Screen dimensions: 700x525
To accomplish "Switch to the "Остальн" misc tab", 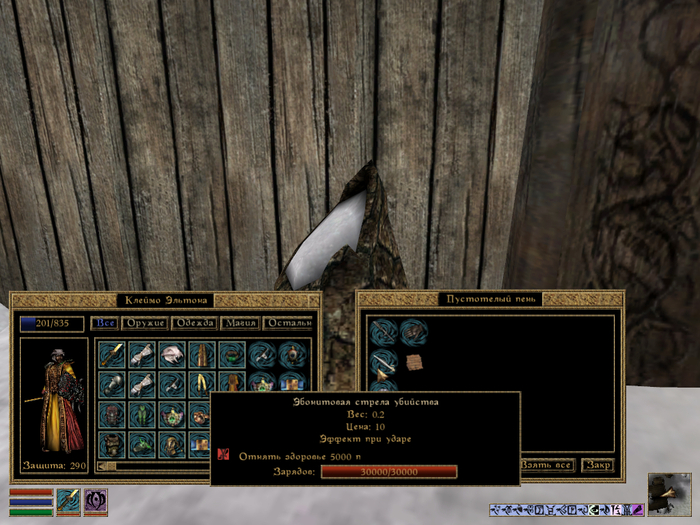I will (290, 323).
